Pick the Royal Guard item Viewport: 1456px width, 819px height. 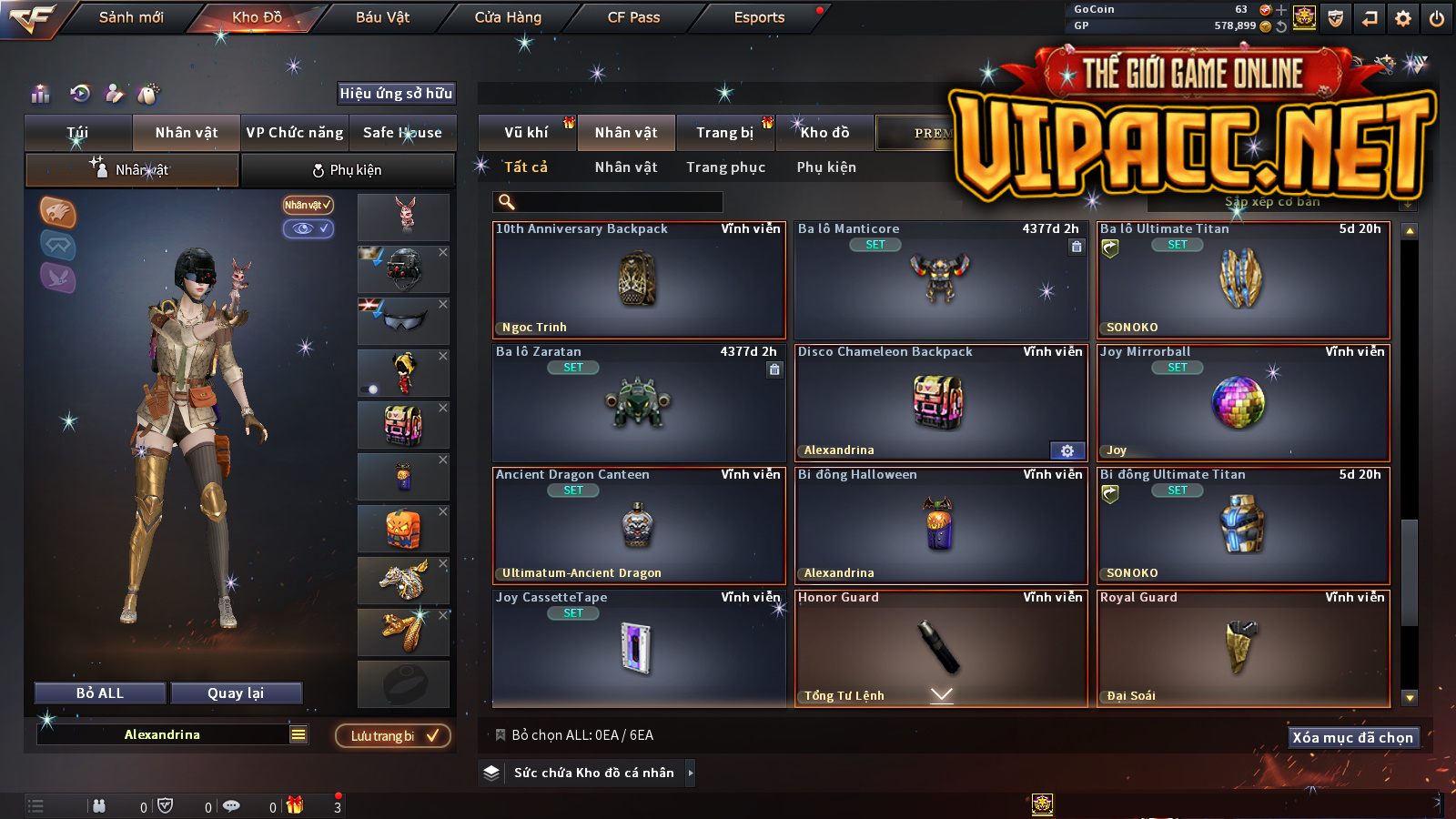[x=1242, y=648]
